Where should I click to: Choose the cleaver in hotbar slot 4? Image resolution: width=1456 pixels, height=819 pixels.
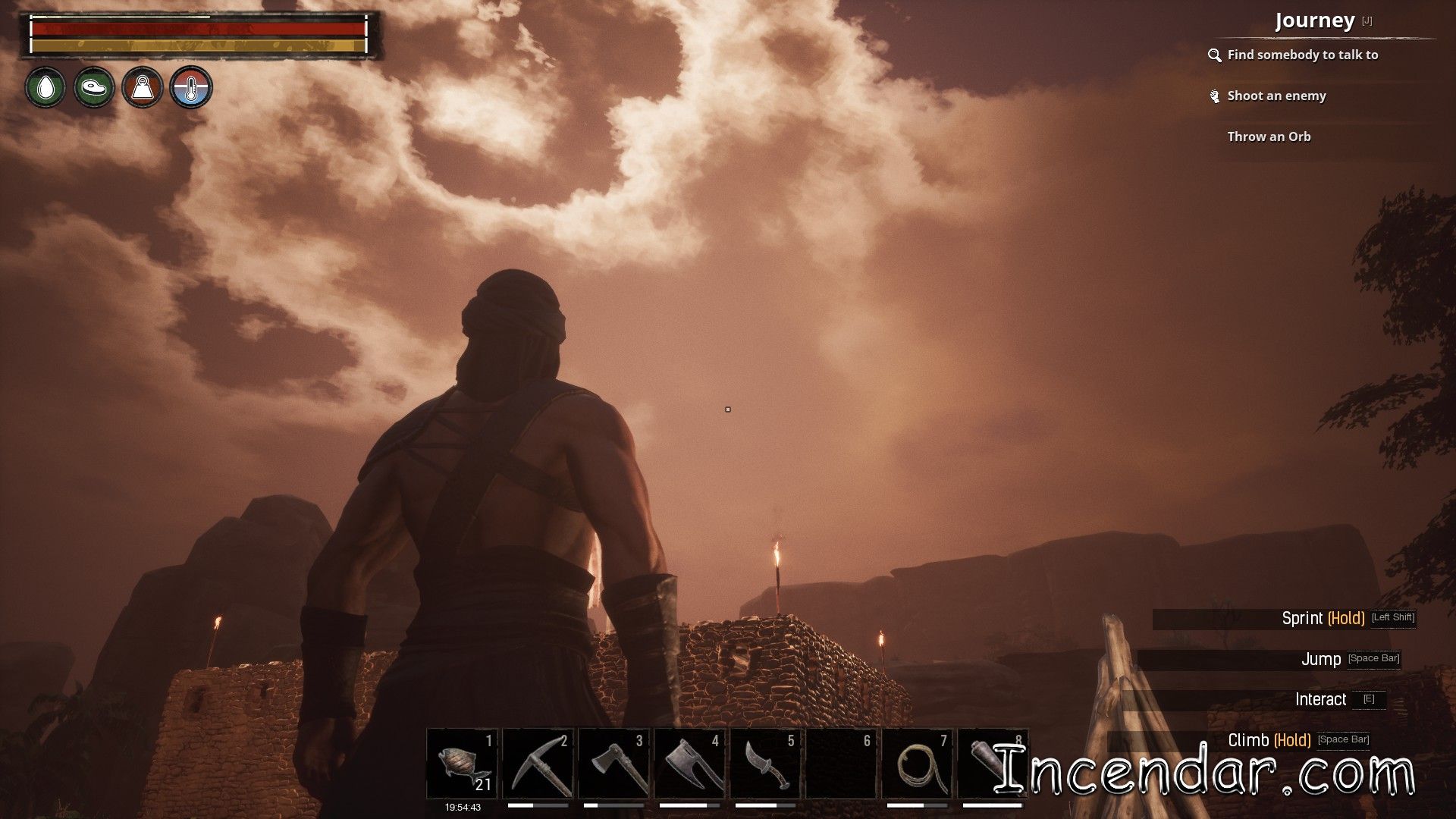click(690, 763)
